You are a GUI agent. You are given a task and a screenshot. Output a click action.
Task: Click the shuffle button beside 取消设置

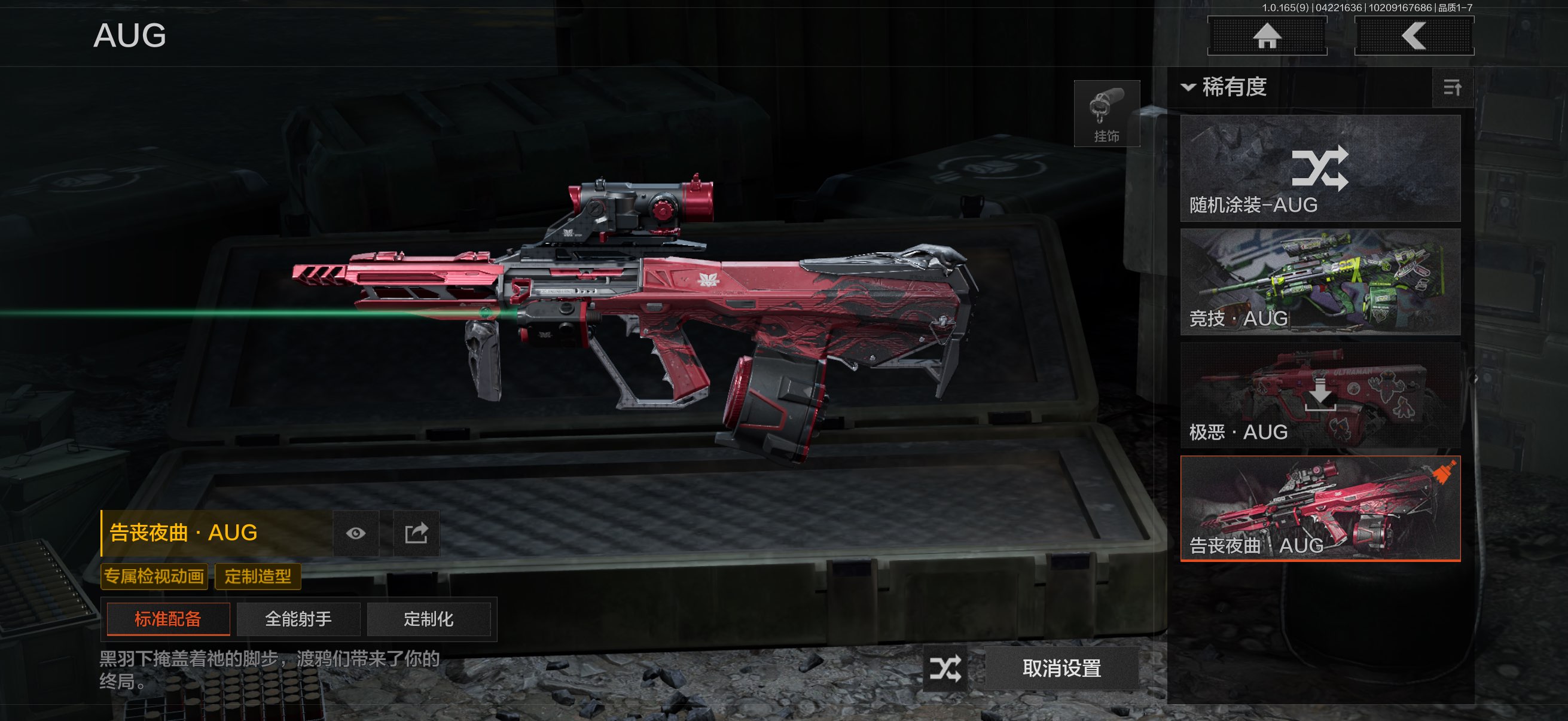[945, 668]
